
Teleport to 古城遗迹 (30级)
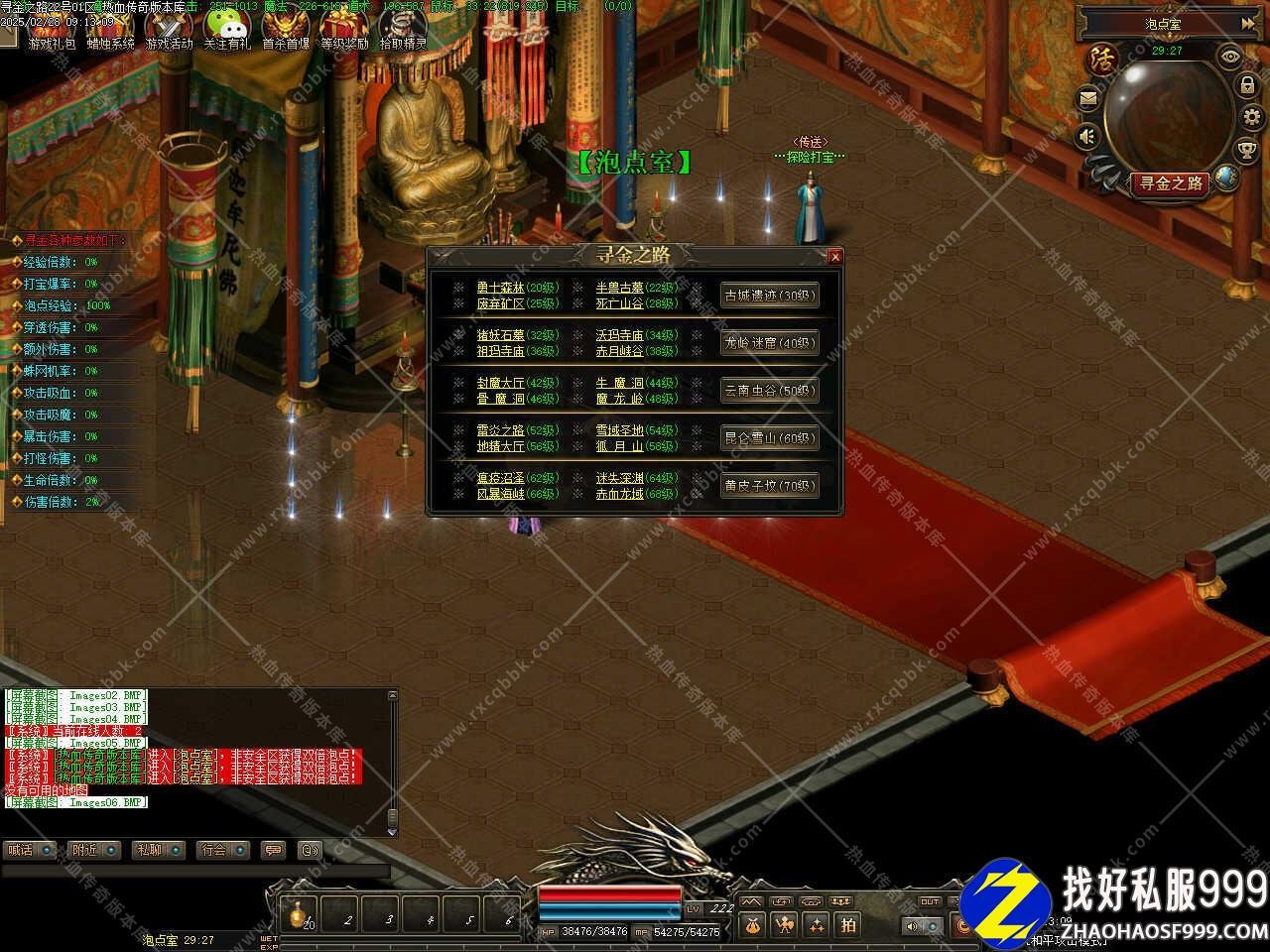point(769,296)
